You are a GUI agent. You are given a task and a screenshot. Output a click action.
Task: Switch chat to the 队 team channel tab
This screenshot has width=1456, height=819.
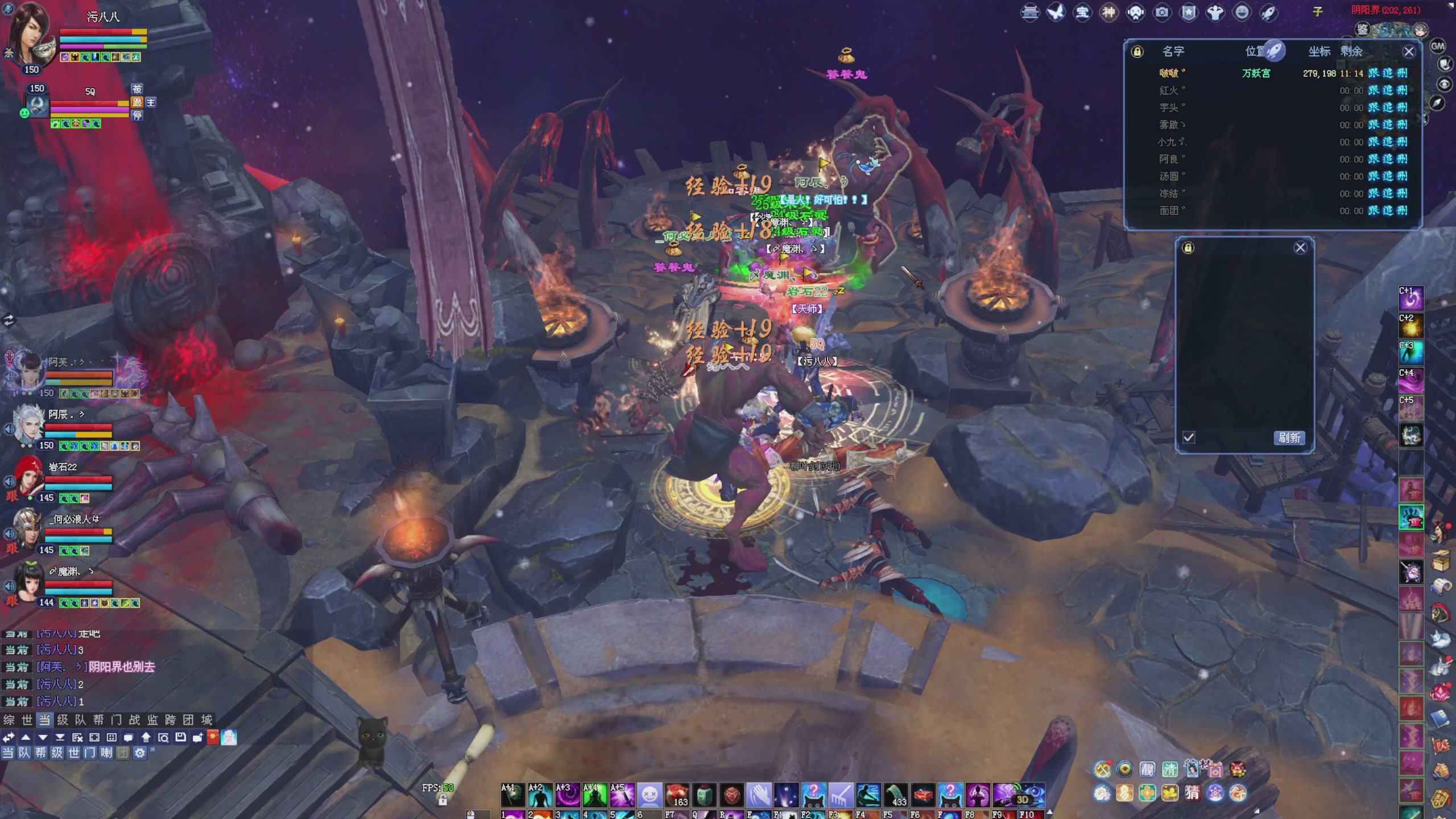pos(81,719)
